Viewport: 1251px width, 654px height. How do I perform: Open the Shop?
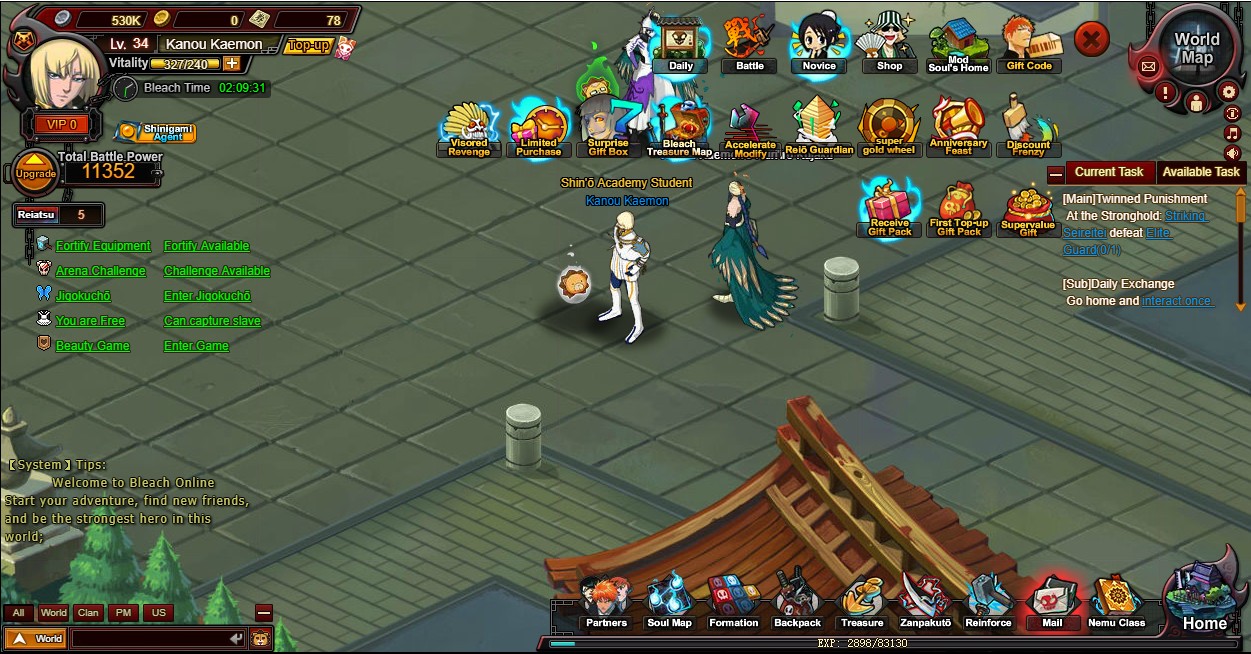tap(889, 45)
